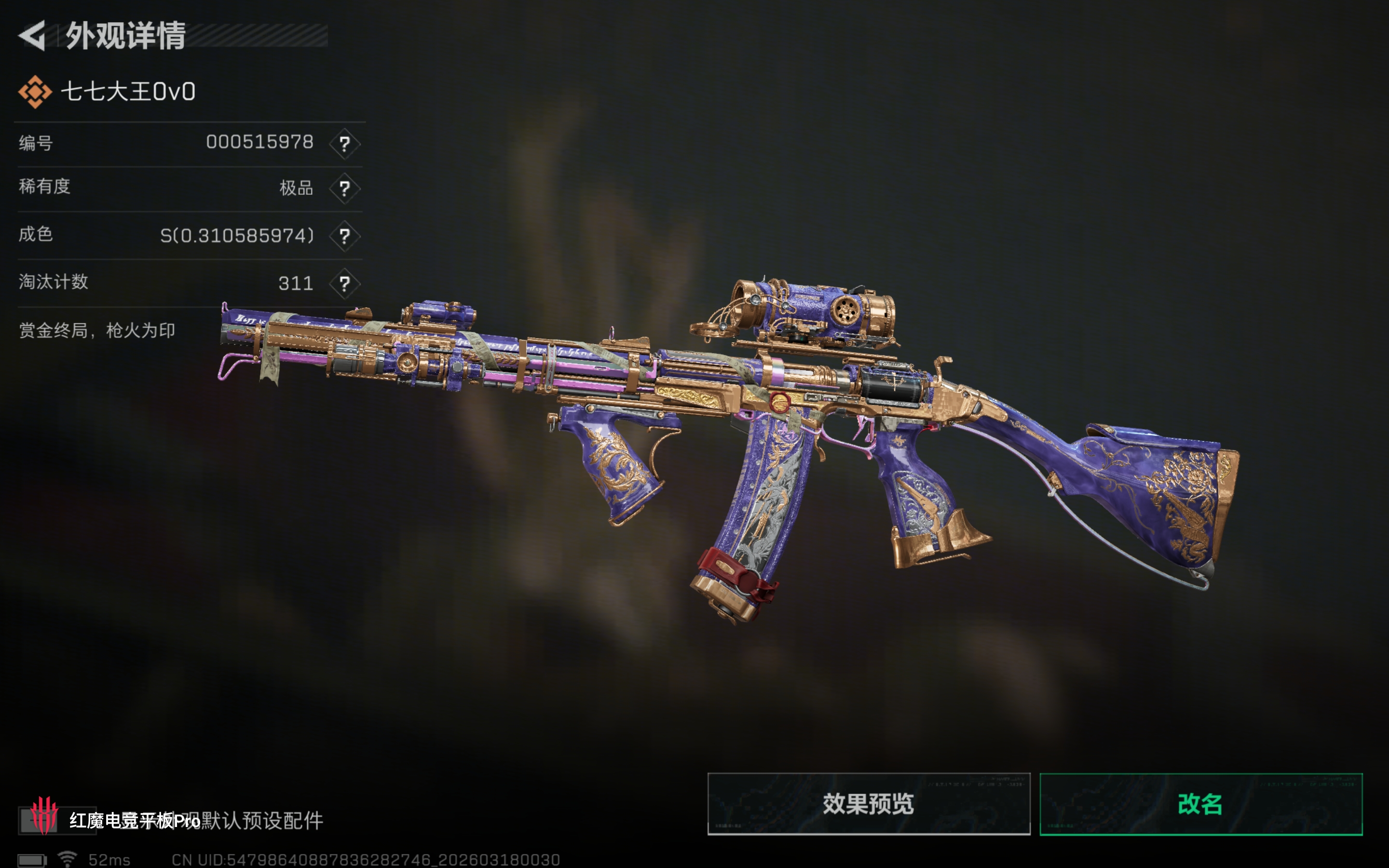The width and height of the screenshot is (1389, 868).
Task: Open the 编号 question mark help
Action: pyautogui.click(x=344, y=144)
